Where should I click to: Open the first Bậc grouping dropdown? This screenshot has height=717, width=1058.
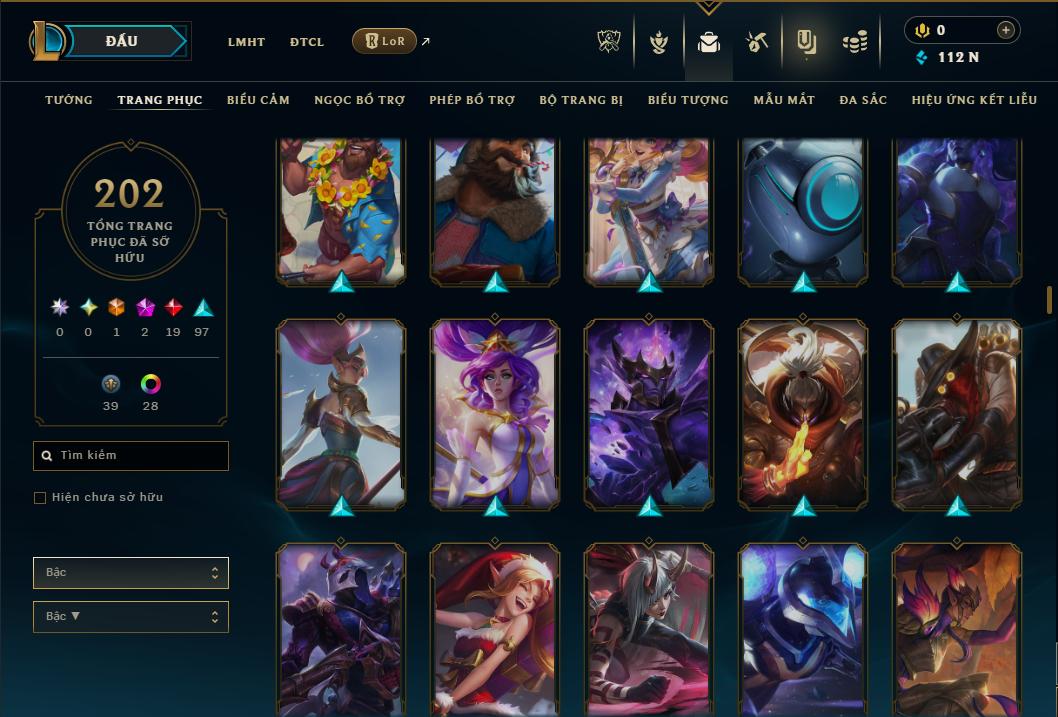point(131,573)
